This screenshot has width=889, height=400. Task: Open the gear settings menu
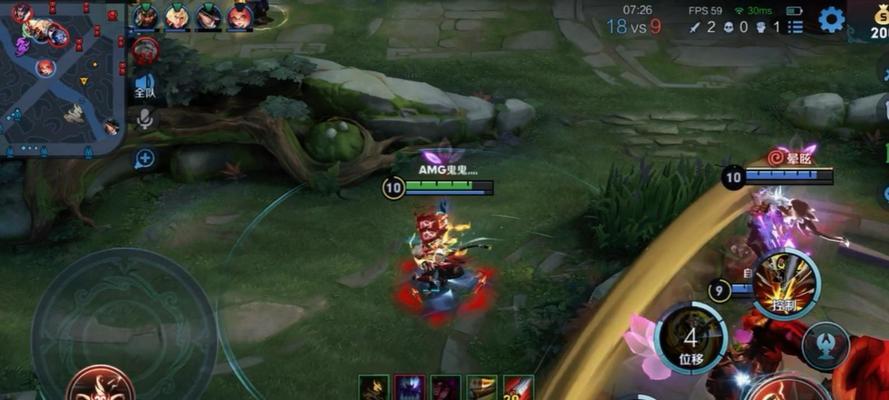[831, 19]
